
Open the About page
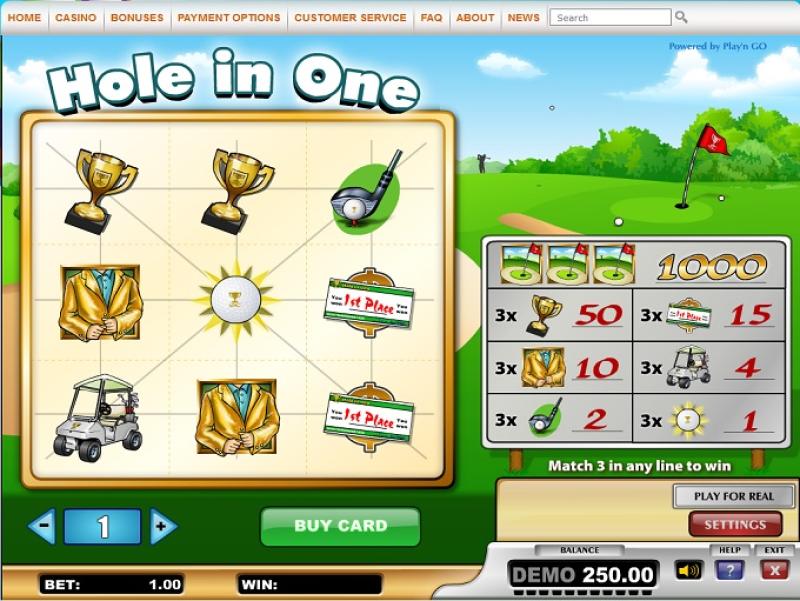(x=475, y=17)
